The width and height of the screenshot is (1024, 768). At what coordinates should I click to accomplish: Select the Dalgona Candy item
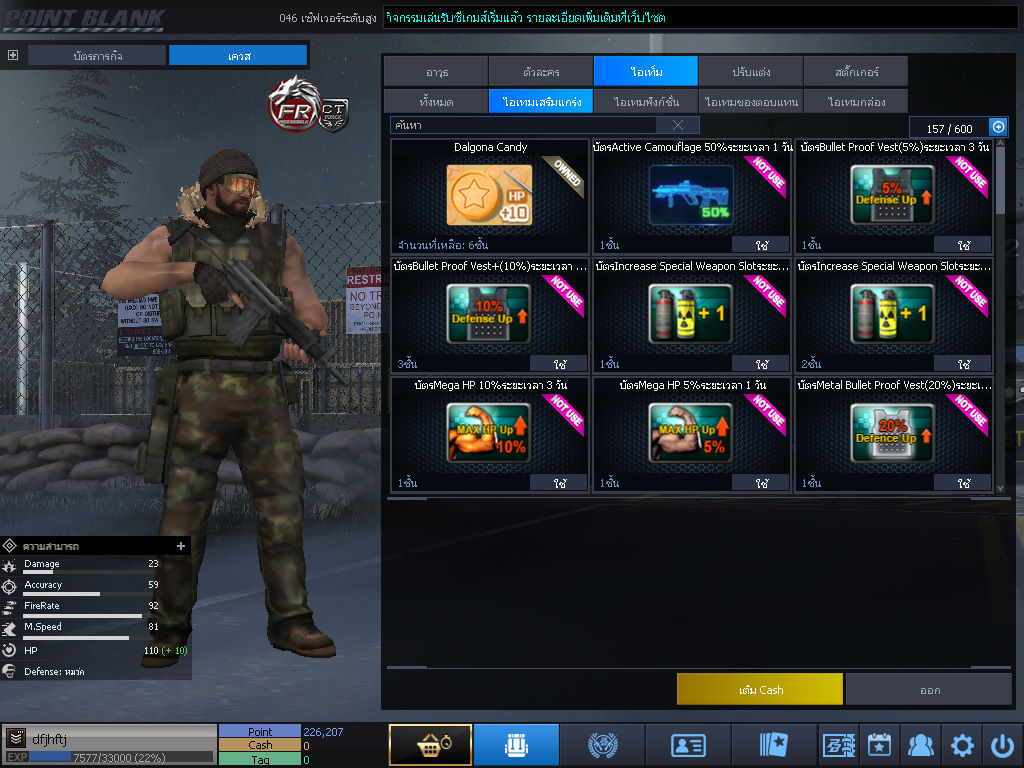(x=490, y=196)
